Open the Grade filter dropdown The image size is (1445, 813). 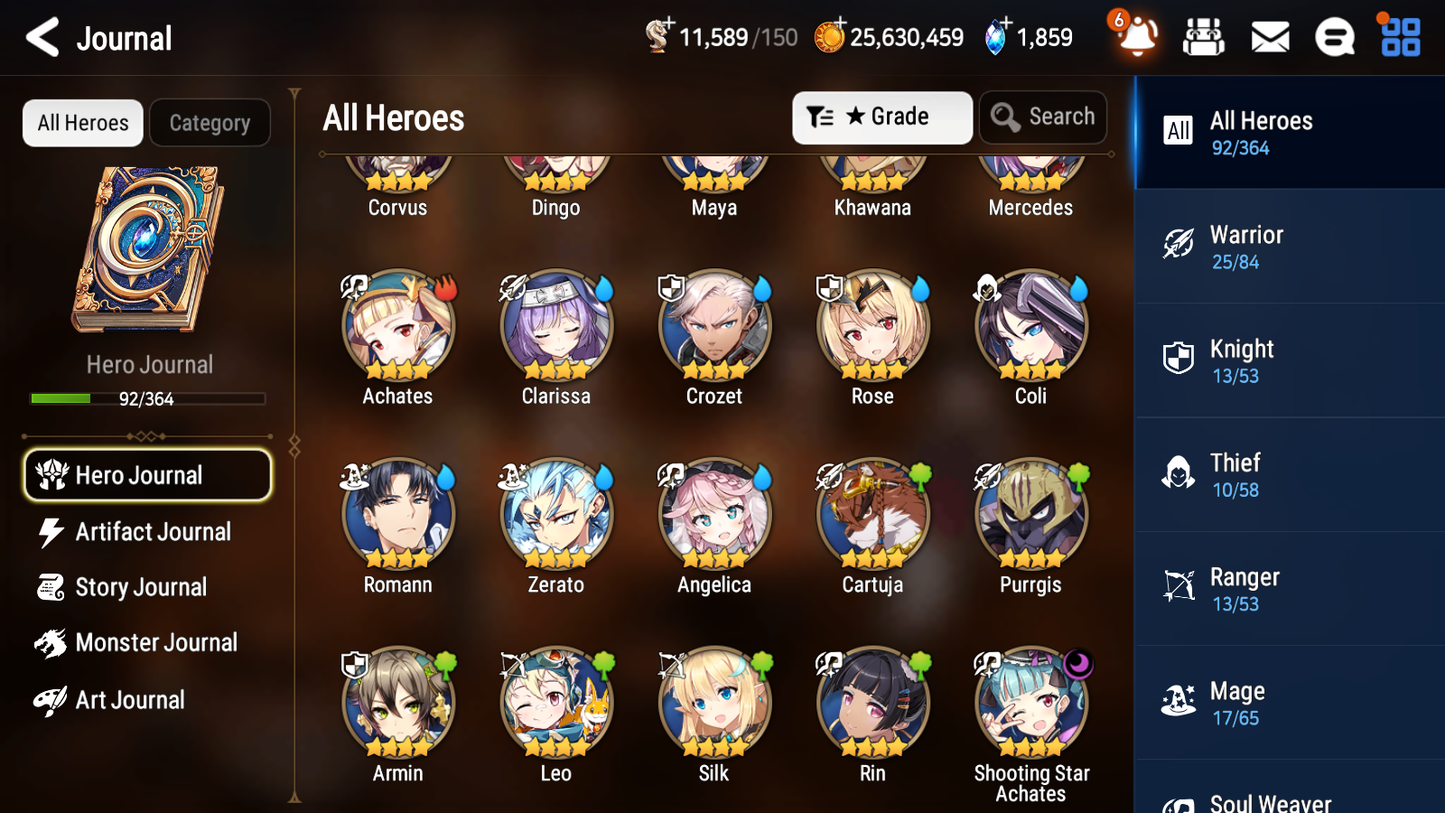(x=882, y=117)
